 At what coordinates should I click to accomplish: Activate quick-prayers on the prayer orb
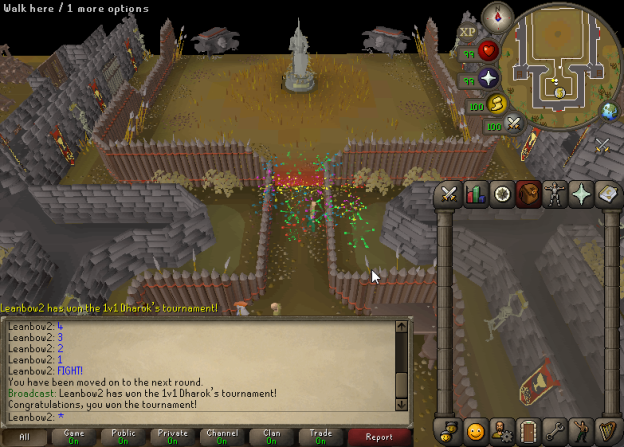coord(488,78)
